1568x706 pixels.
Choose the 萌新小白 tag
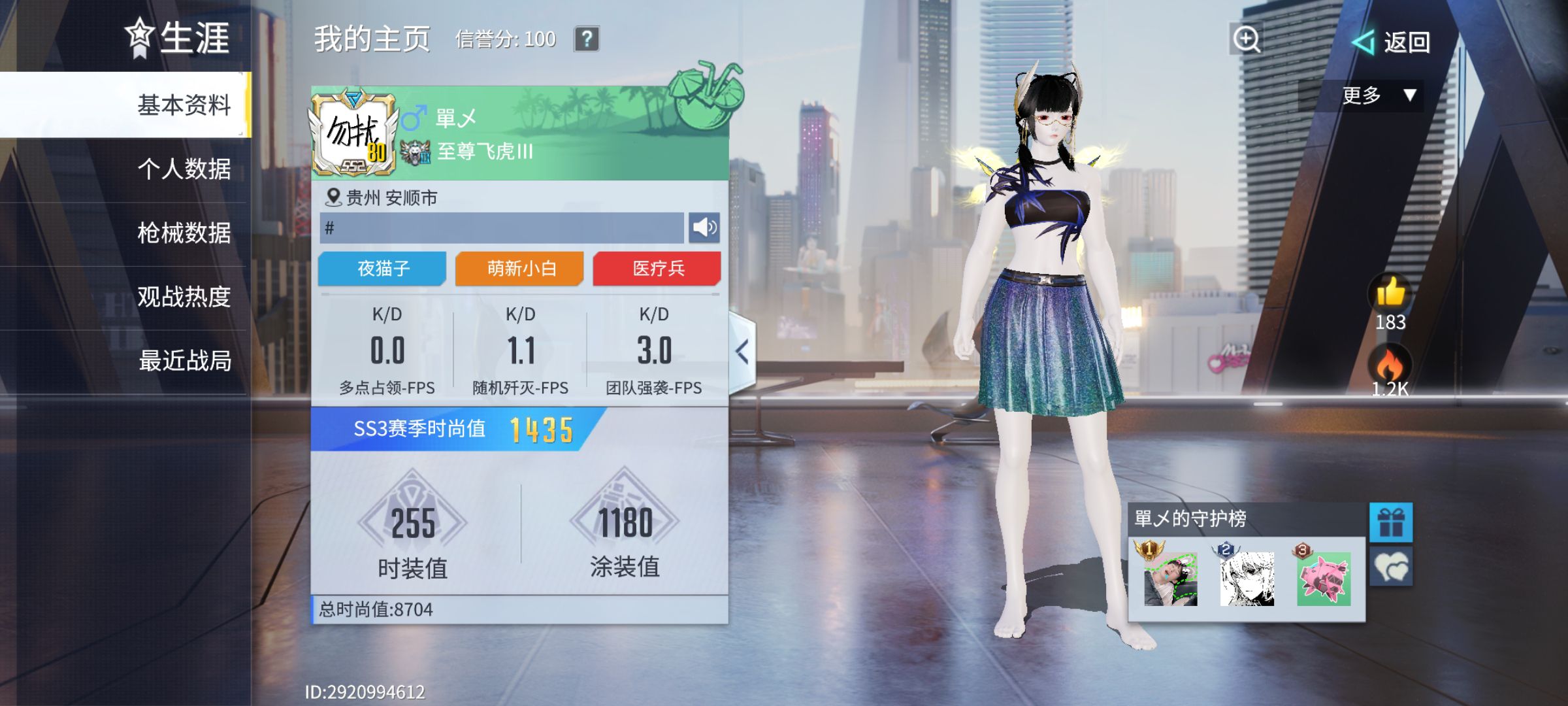pos(520,269)
